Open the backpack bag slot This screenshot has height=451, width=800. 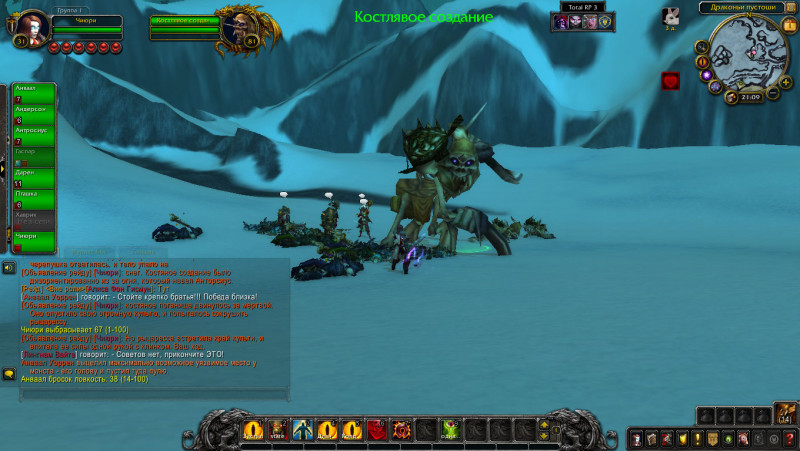click(786, 414)
